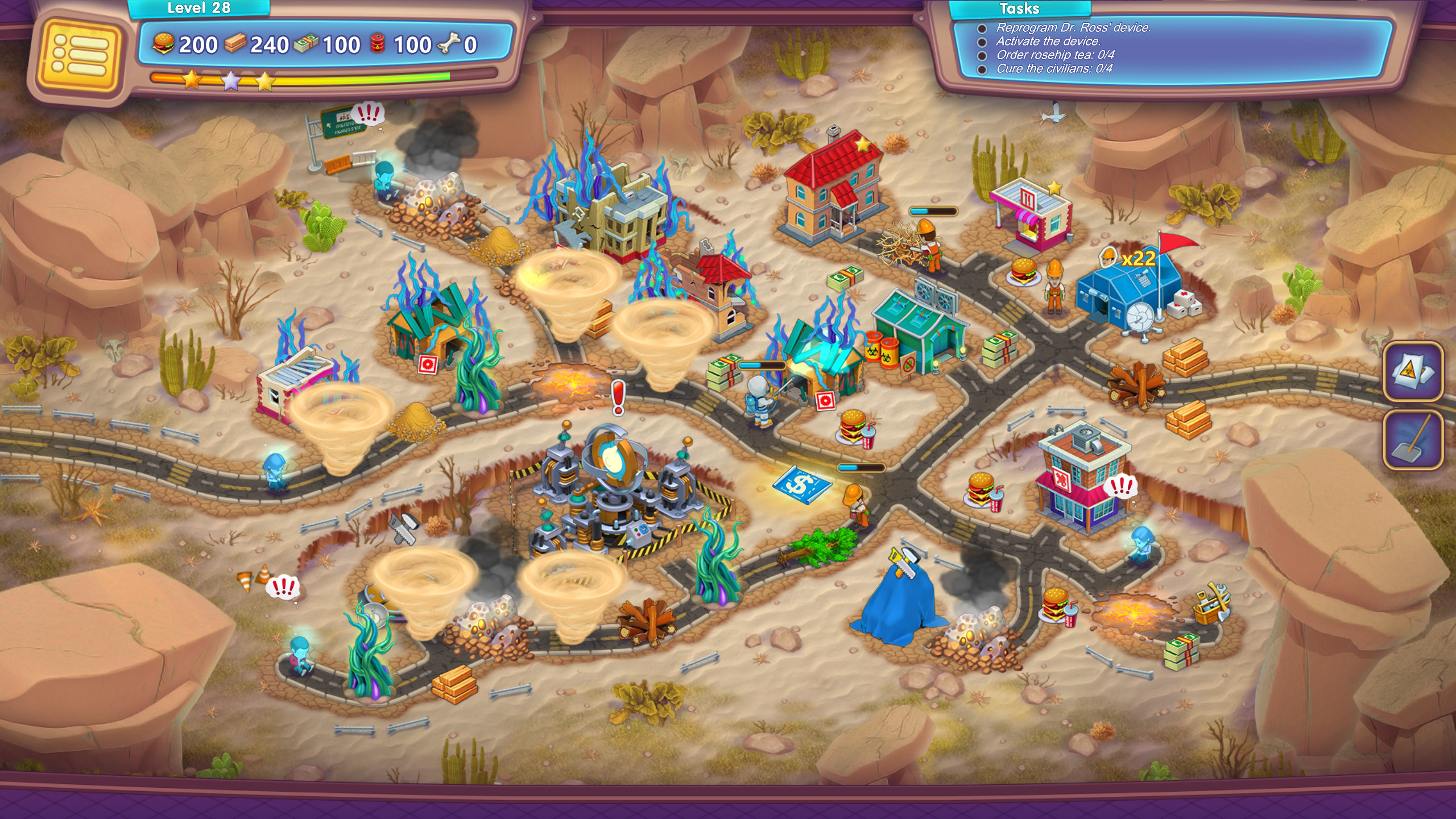Click the Order rosehip tea: 0/4 task
The width and height of the screenshot is (1456, 819).
point(1055,57)
